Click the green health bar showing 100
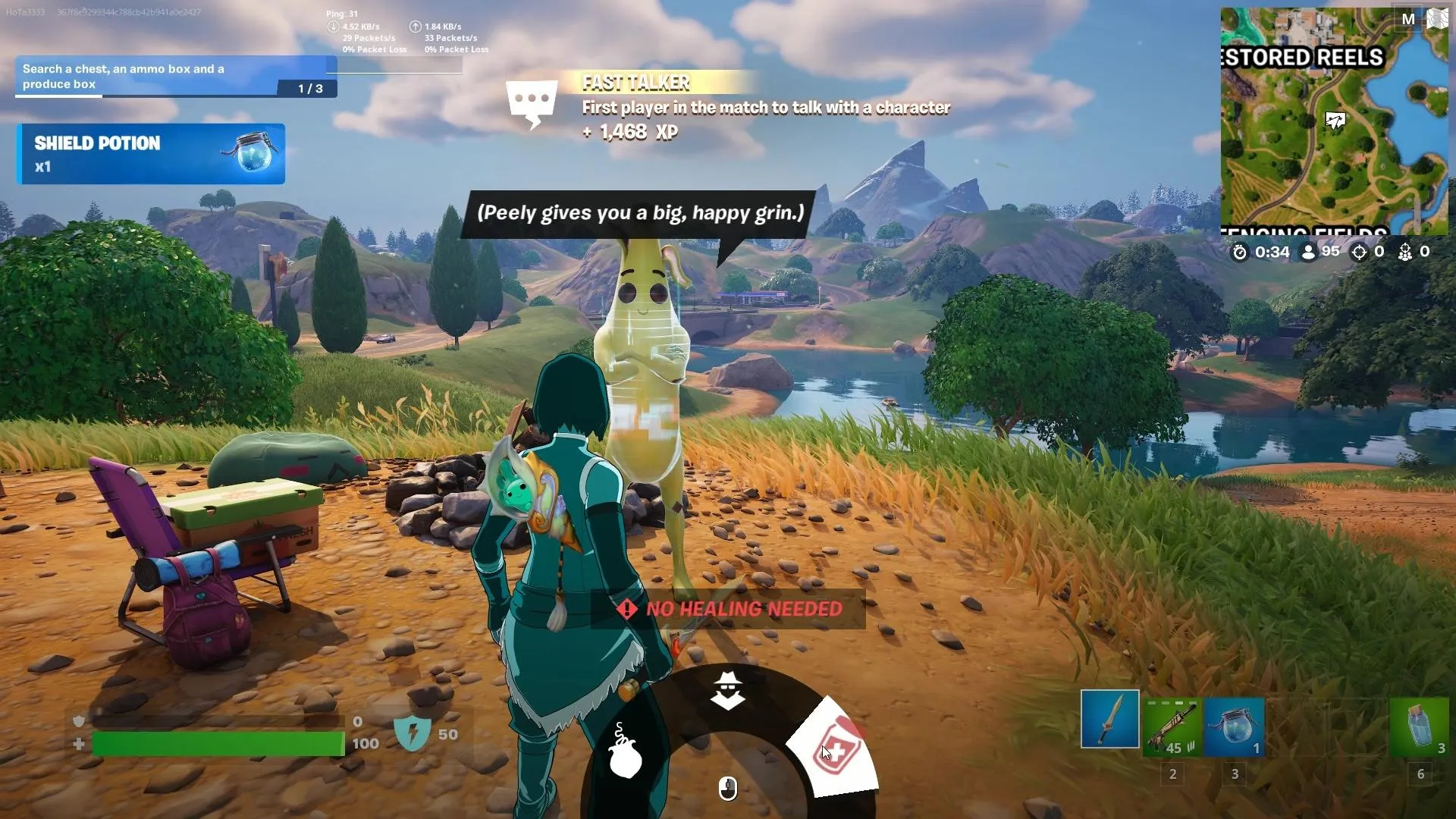Image resolution: width=1456 pixels, height=819 pixels. [220, 745]
